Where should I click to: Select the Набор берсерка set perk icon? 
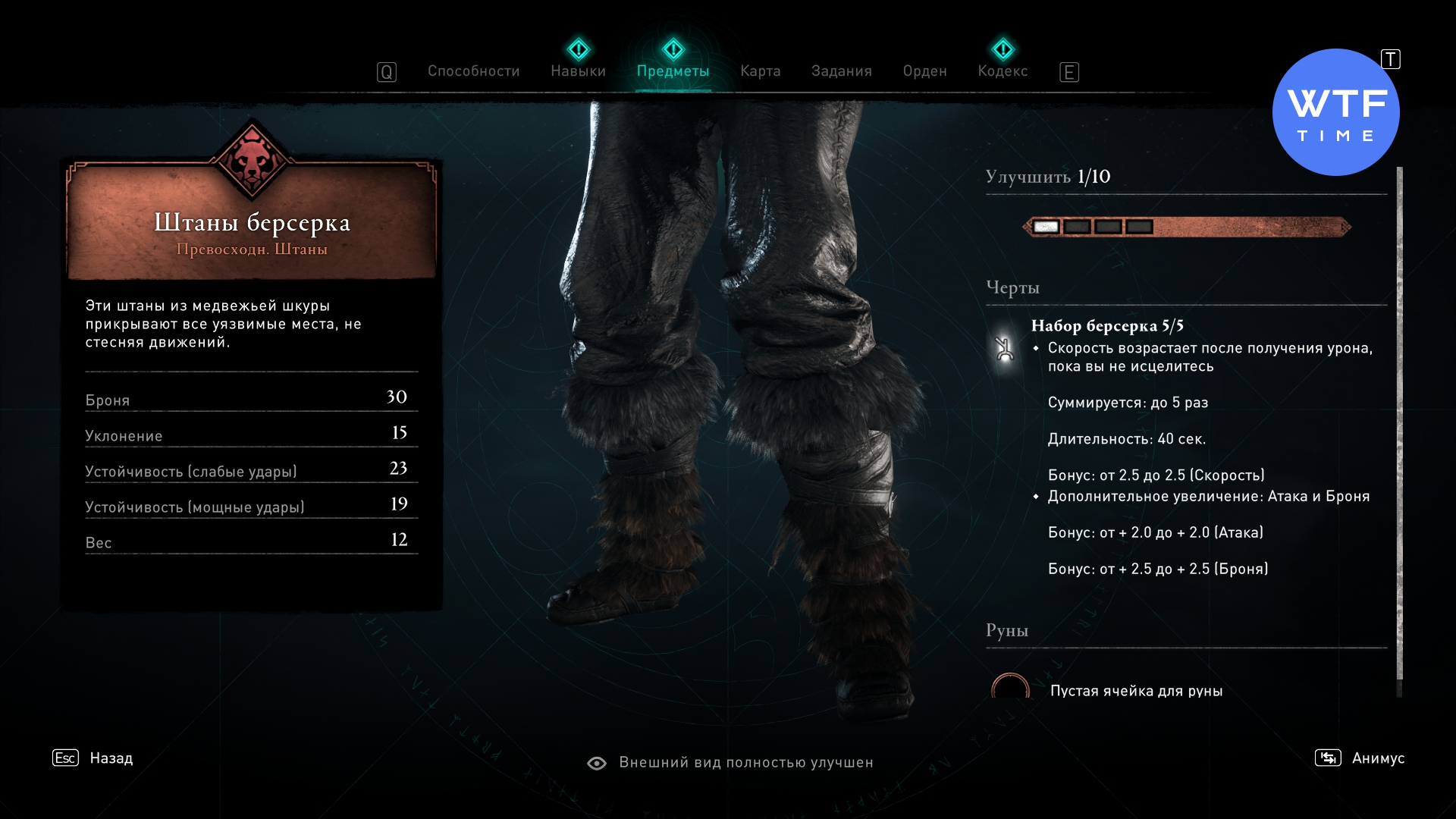pyautogui.click(x=1004, y=349)
